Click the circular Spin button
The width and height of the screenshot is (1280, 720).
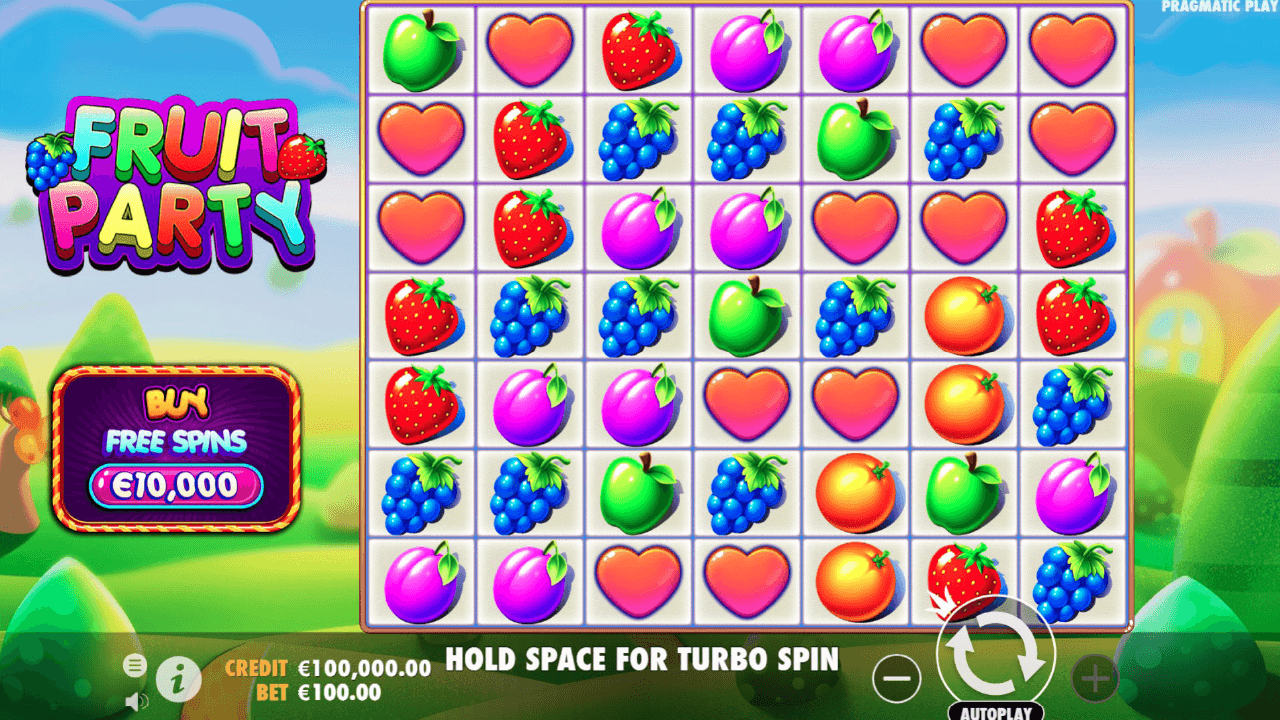click(997, 655)
